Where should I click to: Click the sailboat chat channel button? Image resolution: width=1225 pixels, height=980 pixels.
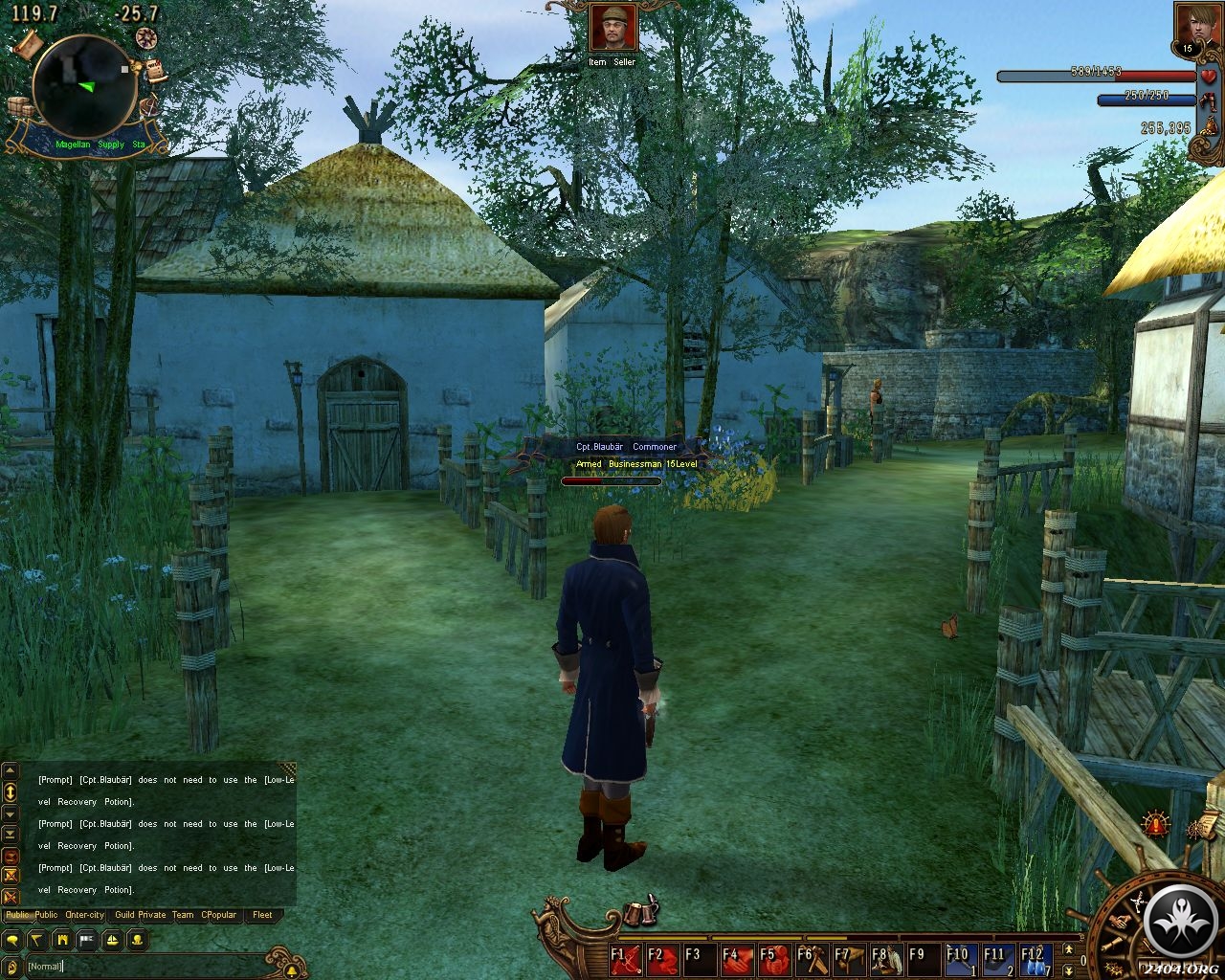pos(111,940)
